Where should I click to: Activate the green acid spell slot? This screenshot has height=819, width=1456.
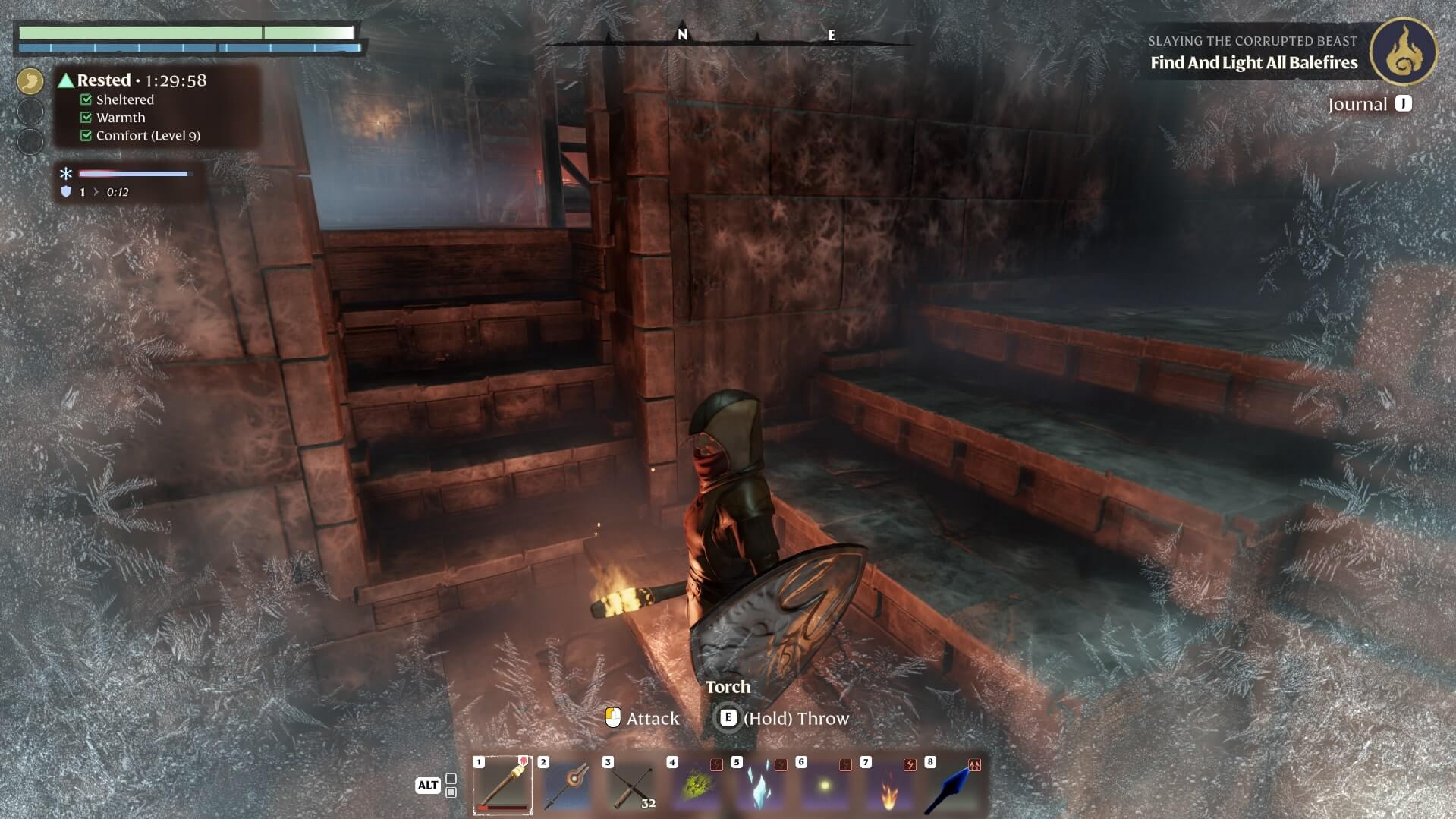click(x=696, y=785)
